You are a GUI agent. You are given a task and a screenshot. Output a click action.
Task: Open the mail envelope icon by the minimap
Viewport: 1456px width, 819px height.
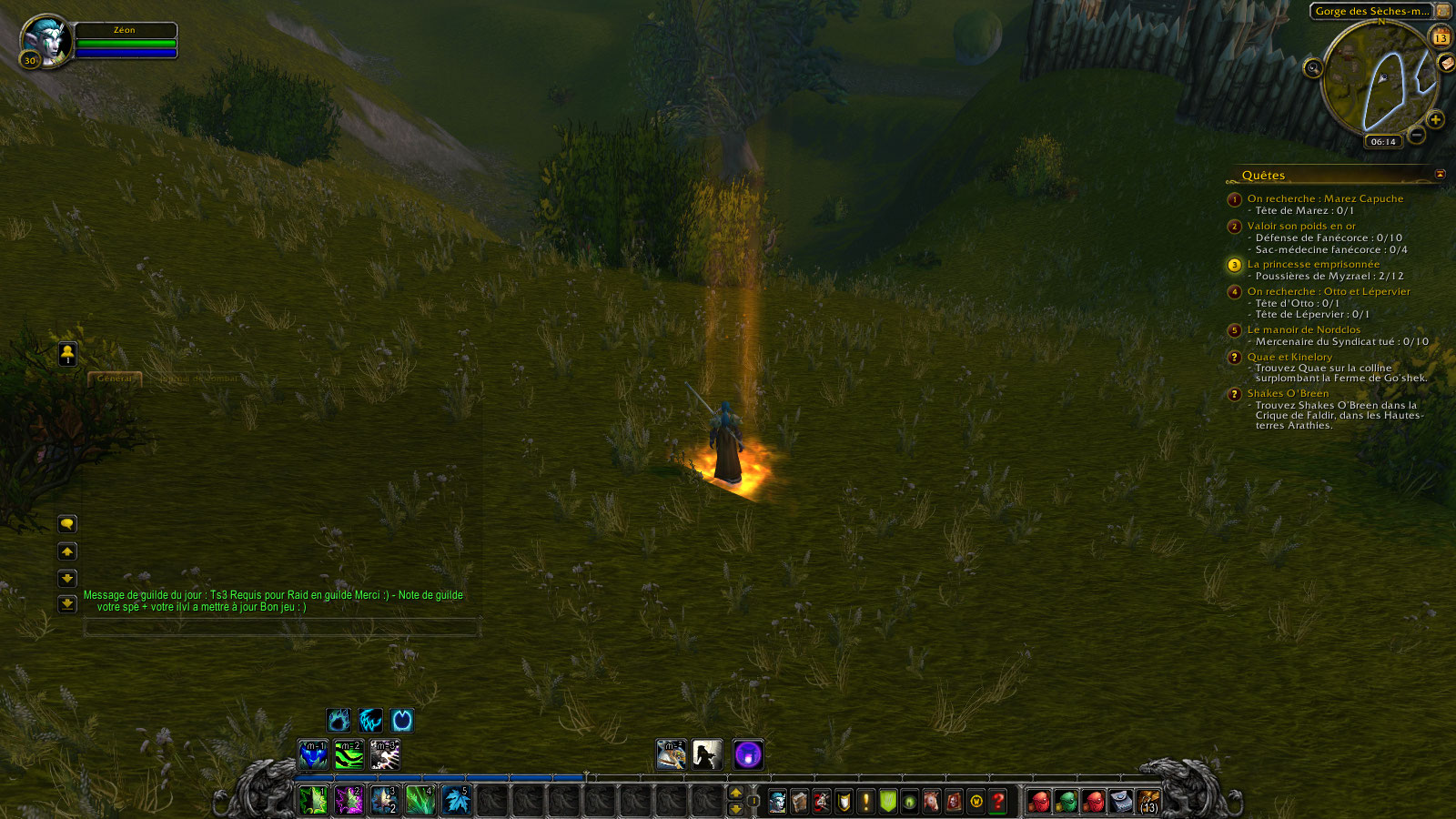(1445, 63)
